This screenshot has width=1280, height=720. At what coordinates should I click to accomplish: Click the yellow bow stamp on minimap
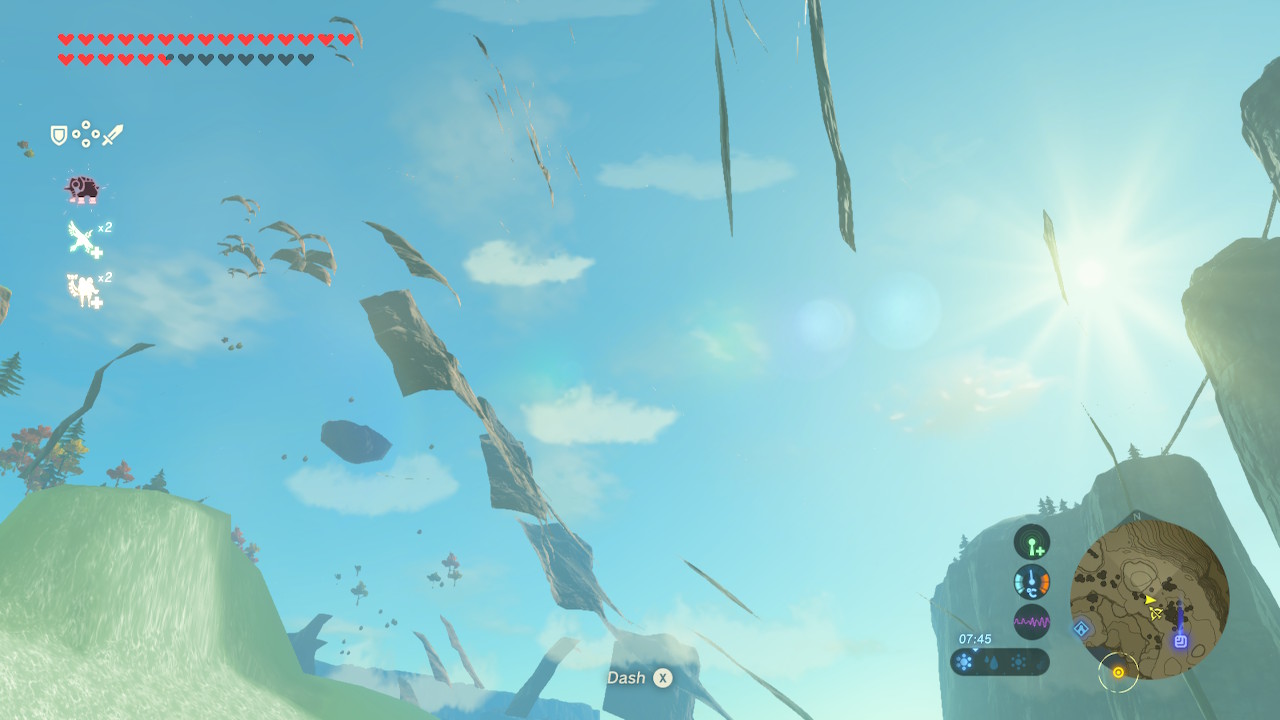tap(1156, 613)
